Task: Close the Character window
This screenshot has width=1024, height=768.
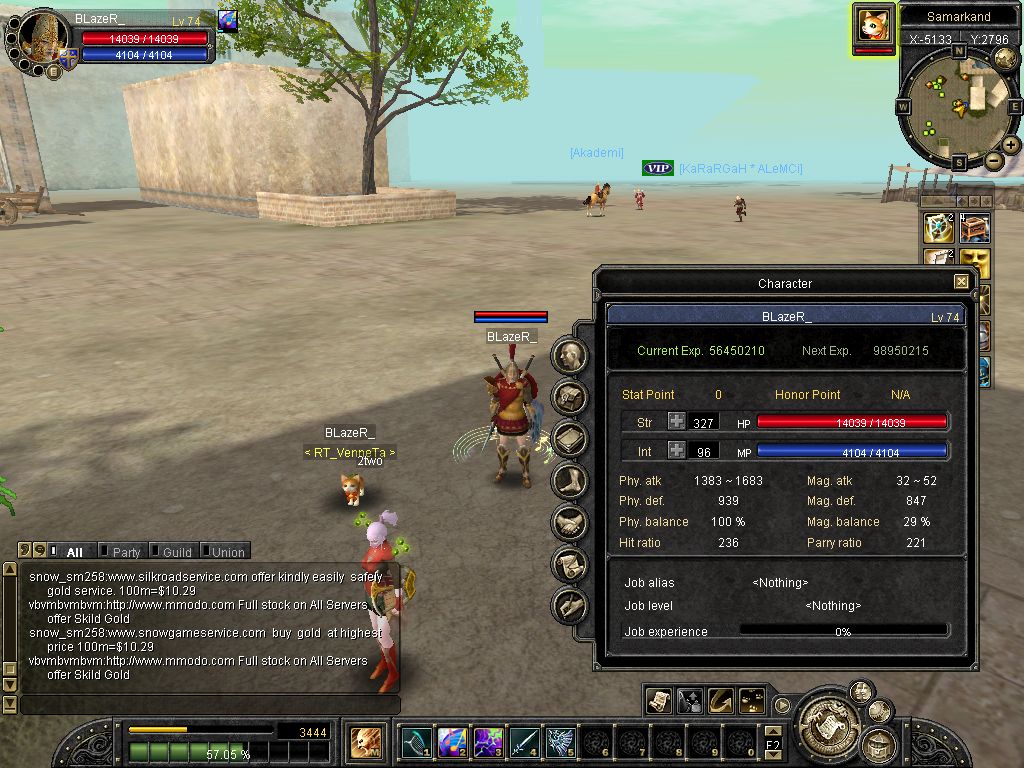Action: pos(961,283)
